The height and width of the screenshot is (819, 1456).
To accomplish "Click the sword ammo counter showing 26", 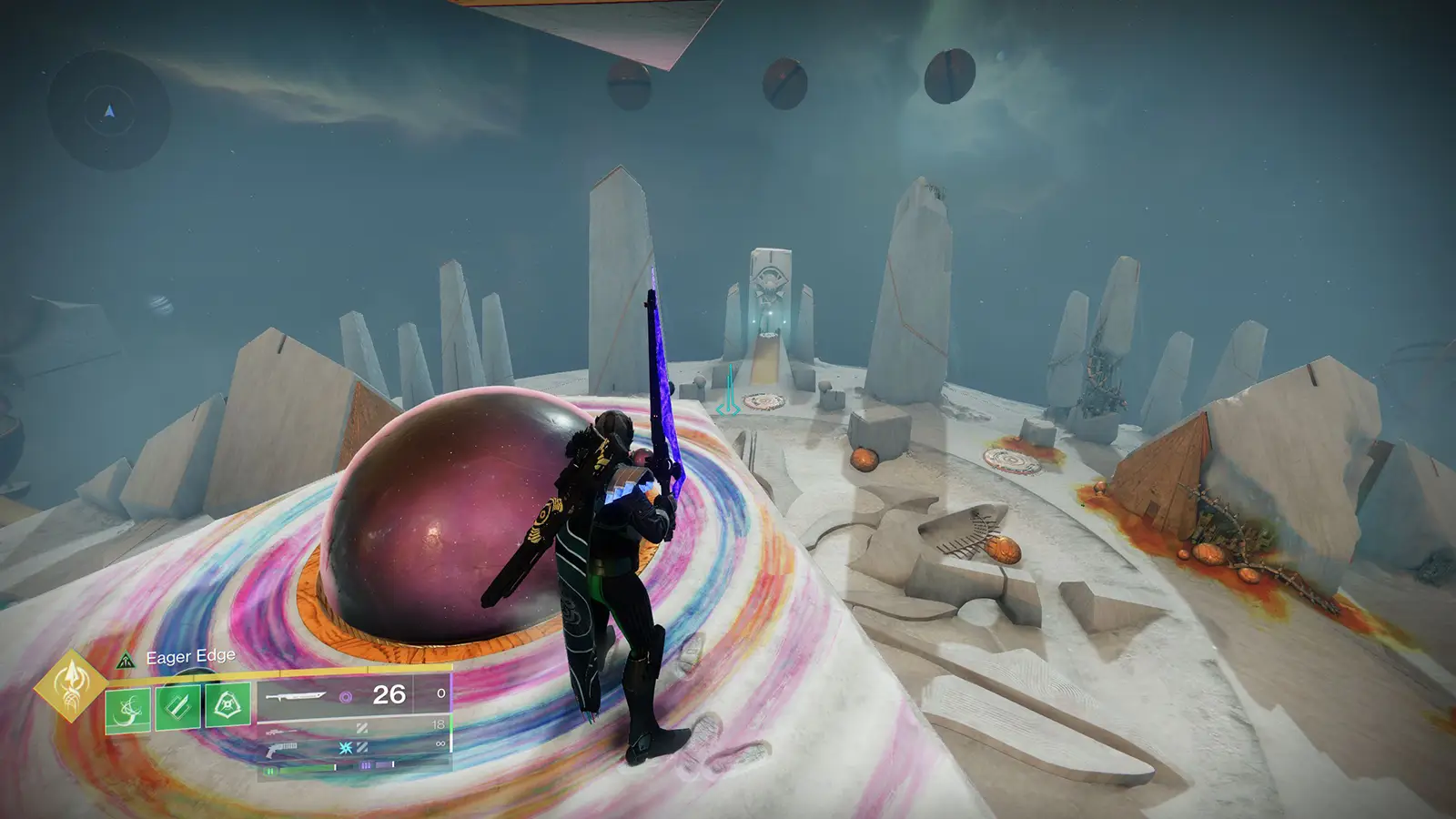I will click(388, 694).
